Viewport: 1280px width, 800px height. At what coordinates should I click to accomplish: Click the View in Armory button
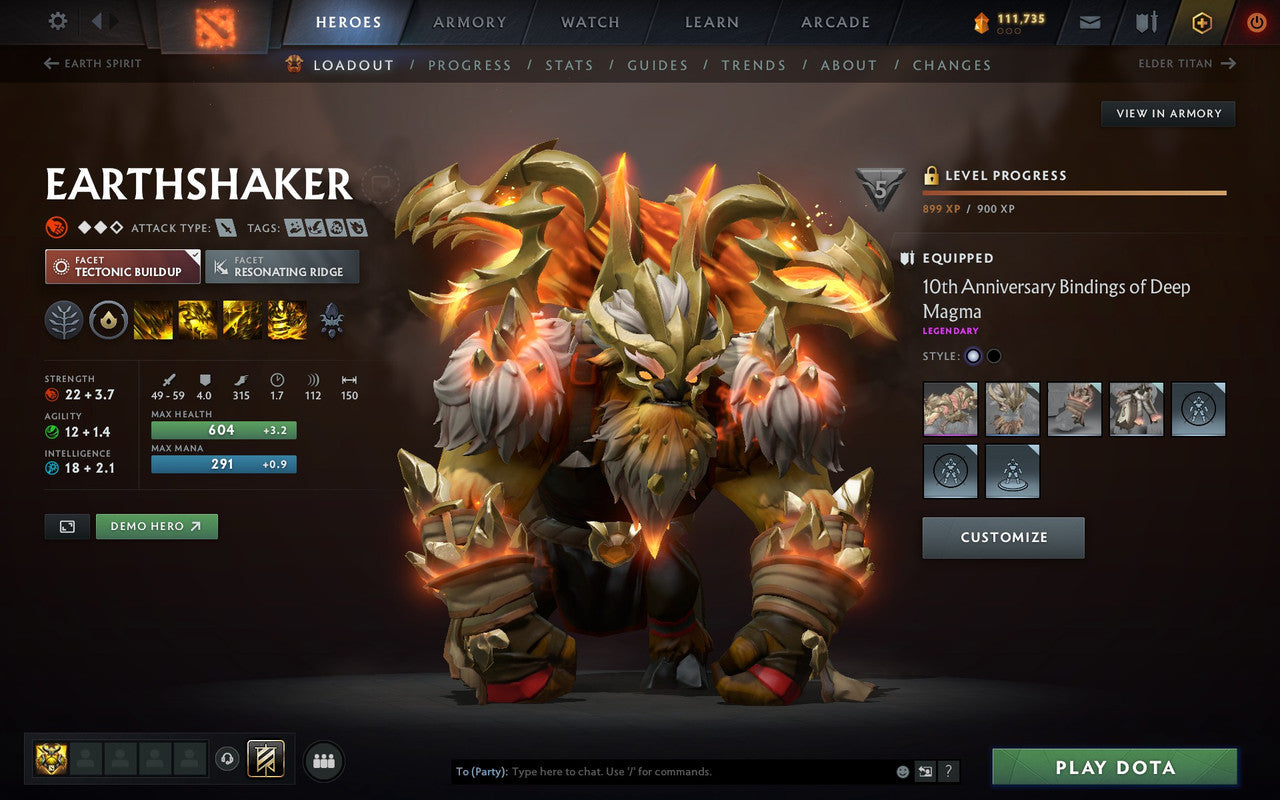point(1167,113)
